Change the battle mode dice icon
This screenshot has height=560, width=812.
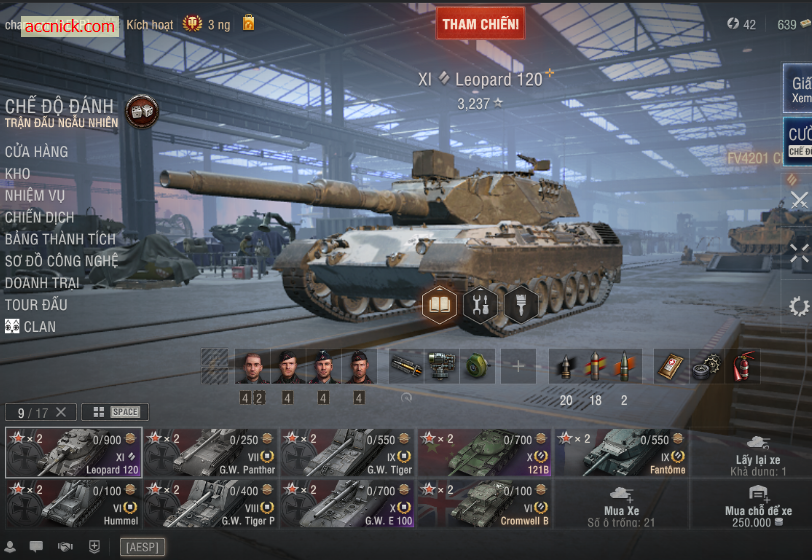coord(142,111)
